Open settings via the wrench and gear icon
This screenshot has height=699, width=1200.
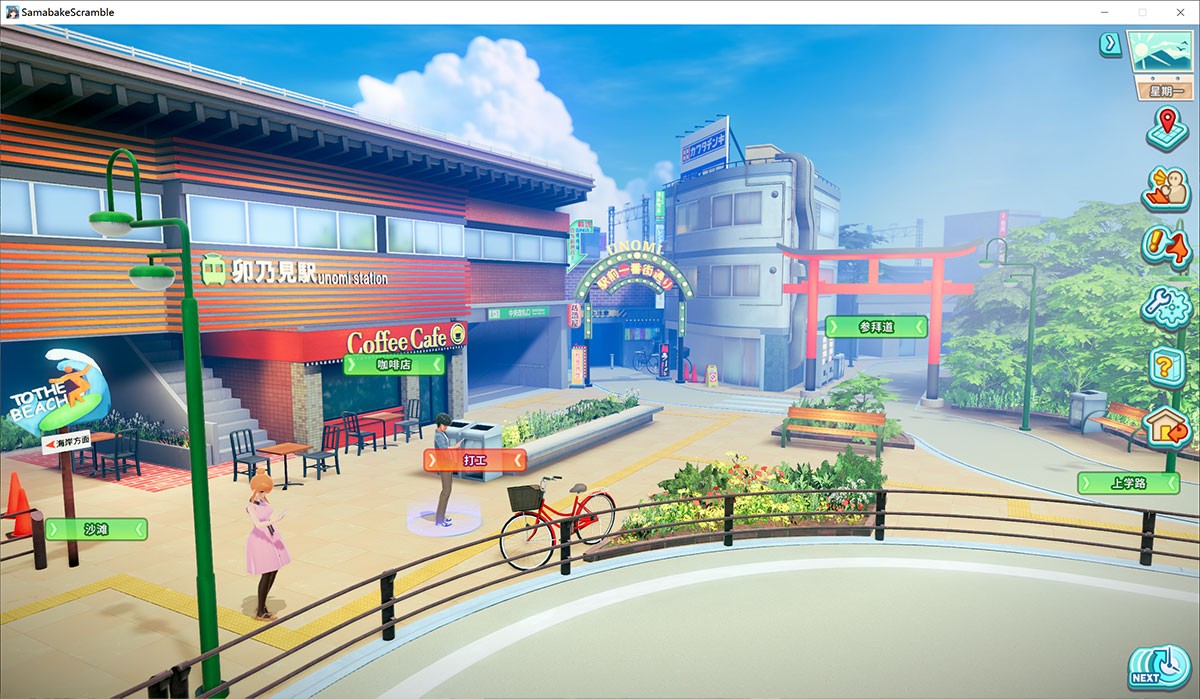tap(1166, 307)
